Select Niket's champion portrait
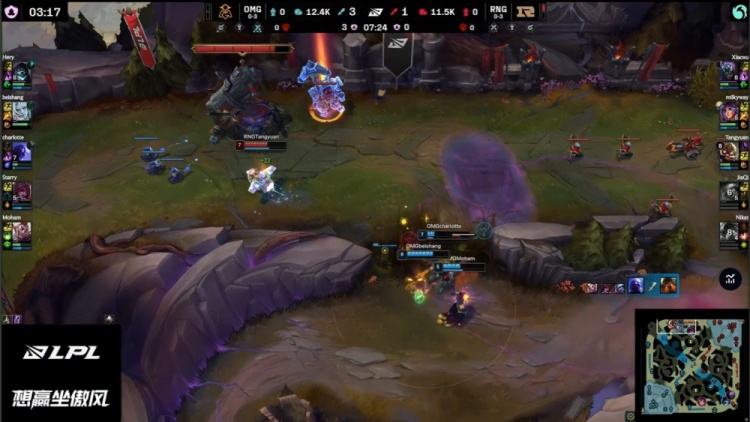This screenshot has height=422, width=750. pos(729,232)
